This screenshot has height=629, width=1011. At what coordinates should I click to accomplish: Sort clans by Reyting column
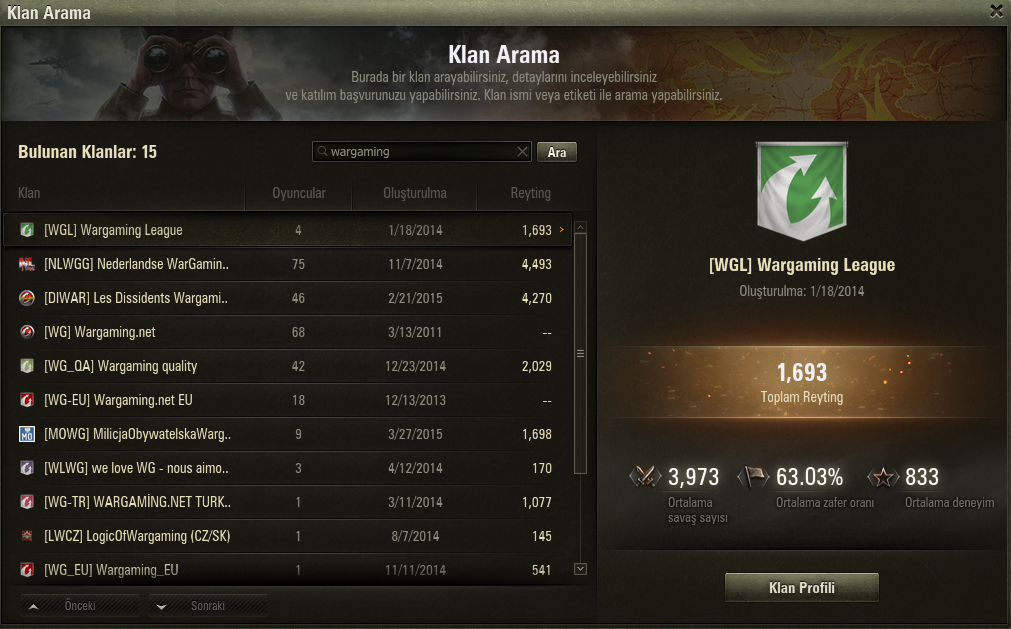pos(530,193)
